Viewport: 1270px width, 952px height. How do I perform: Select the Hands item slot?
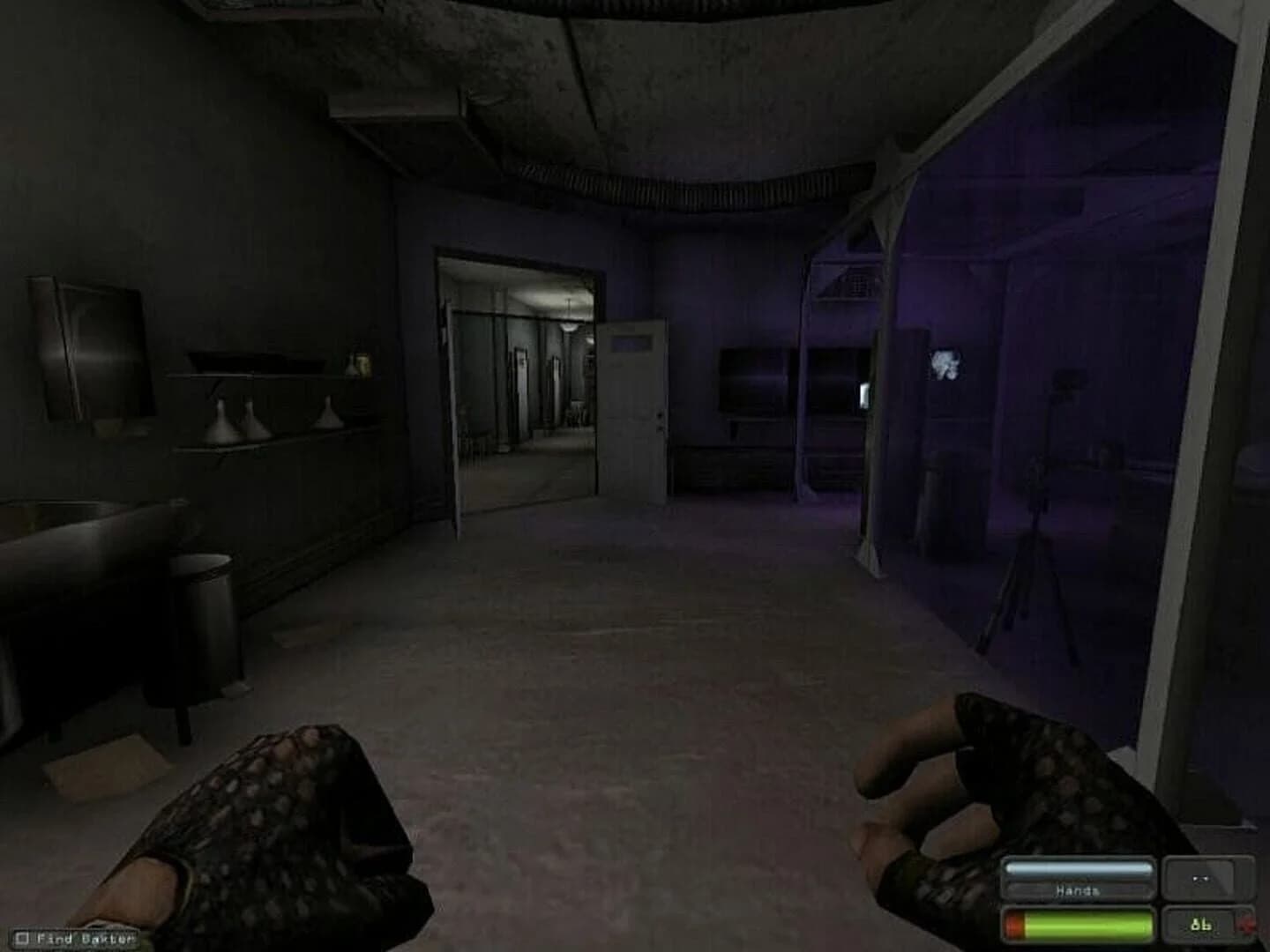[x=1076, y=880]
